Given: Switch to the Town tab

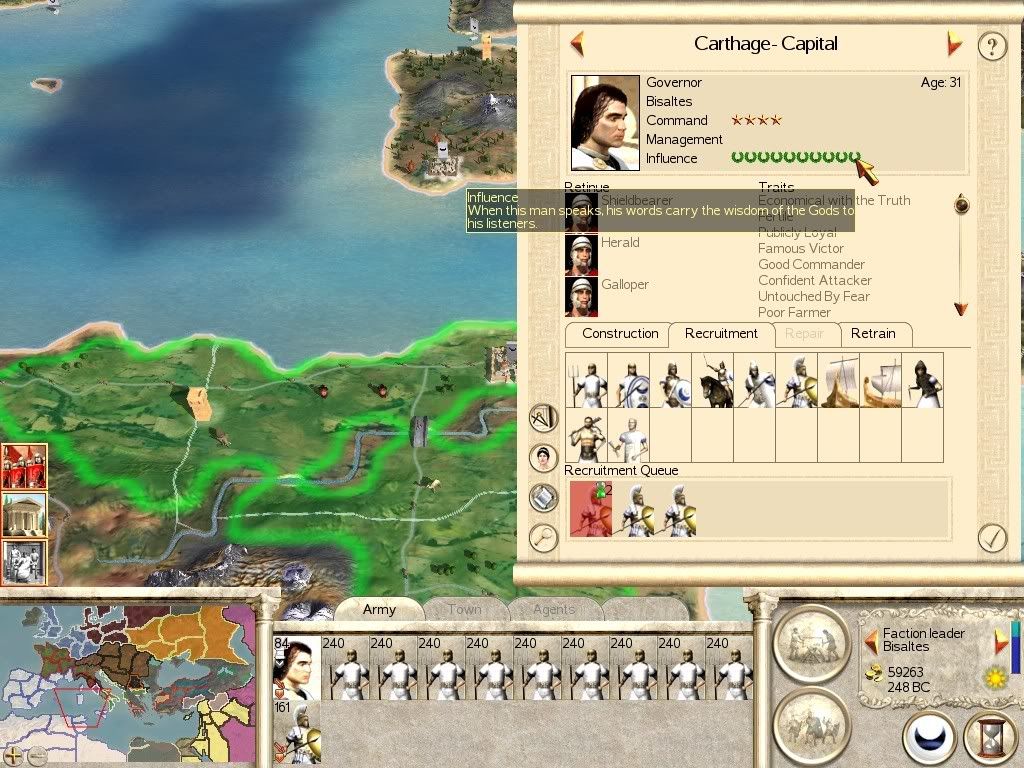Looking at the screenshot, I should (464, 609).
